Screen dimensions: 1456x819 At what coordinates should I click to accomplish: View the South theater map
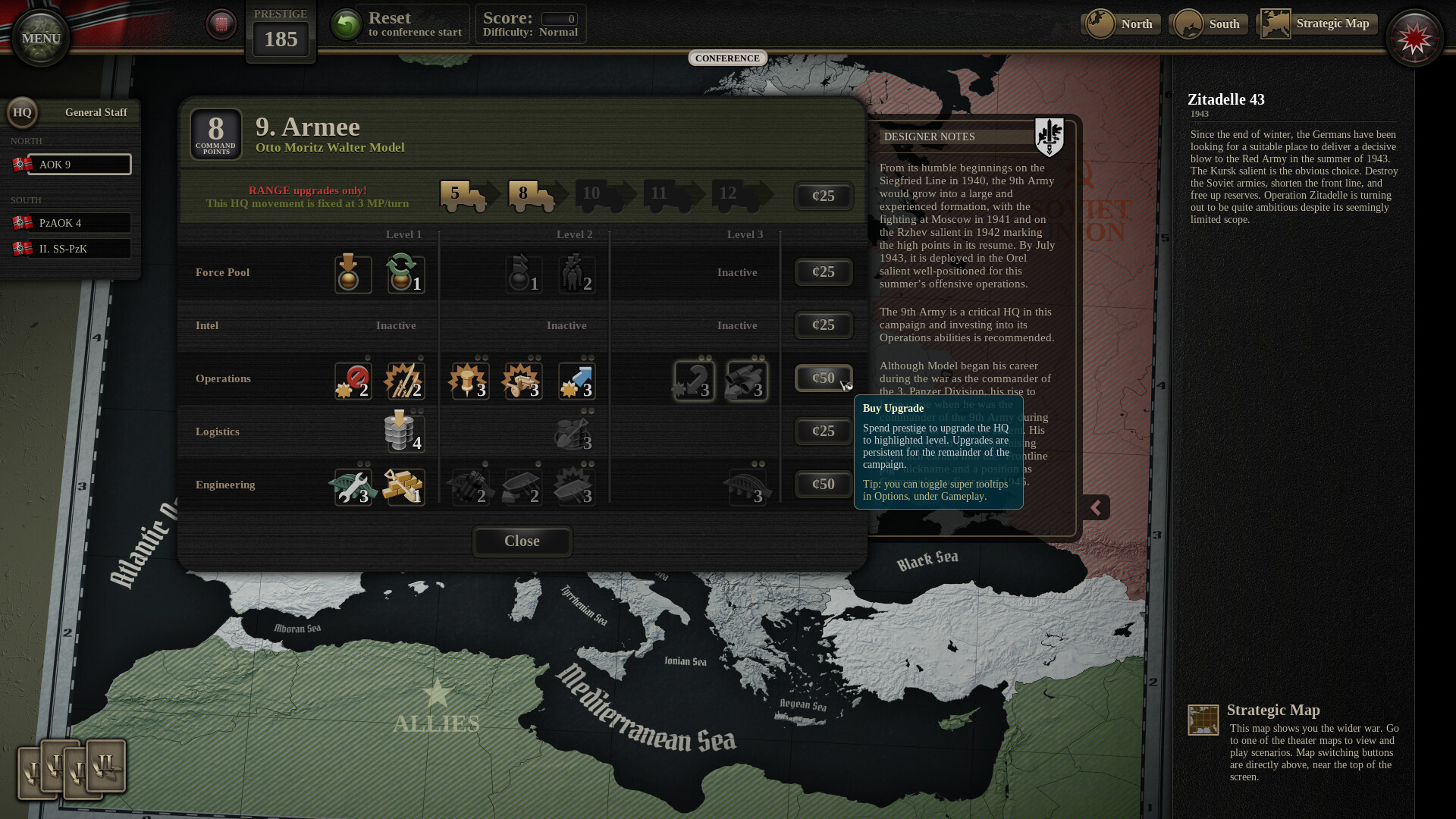coord(1208,24)
